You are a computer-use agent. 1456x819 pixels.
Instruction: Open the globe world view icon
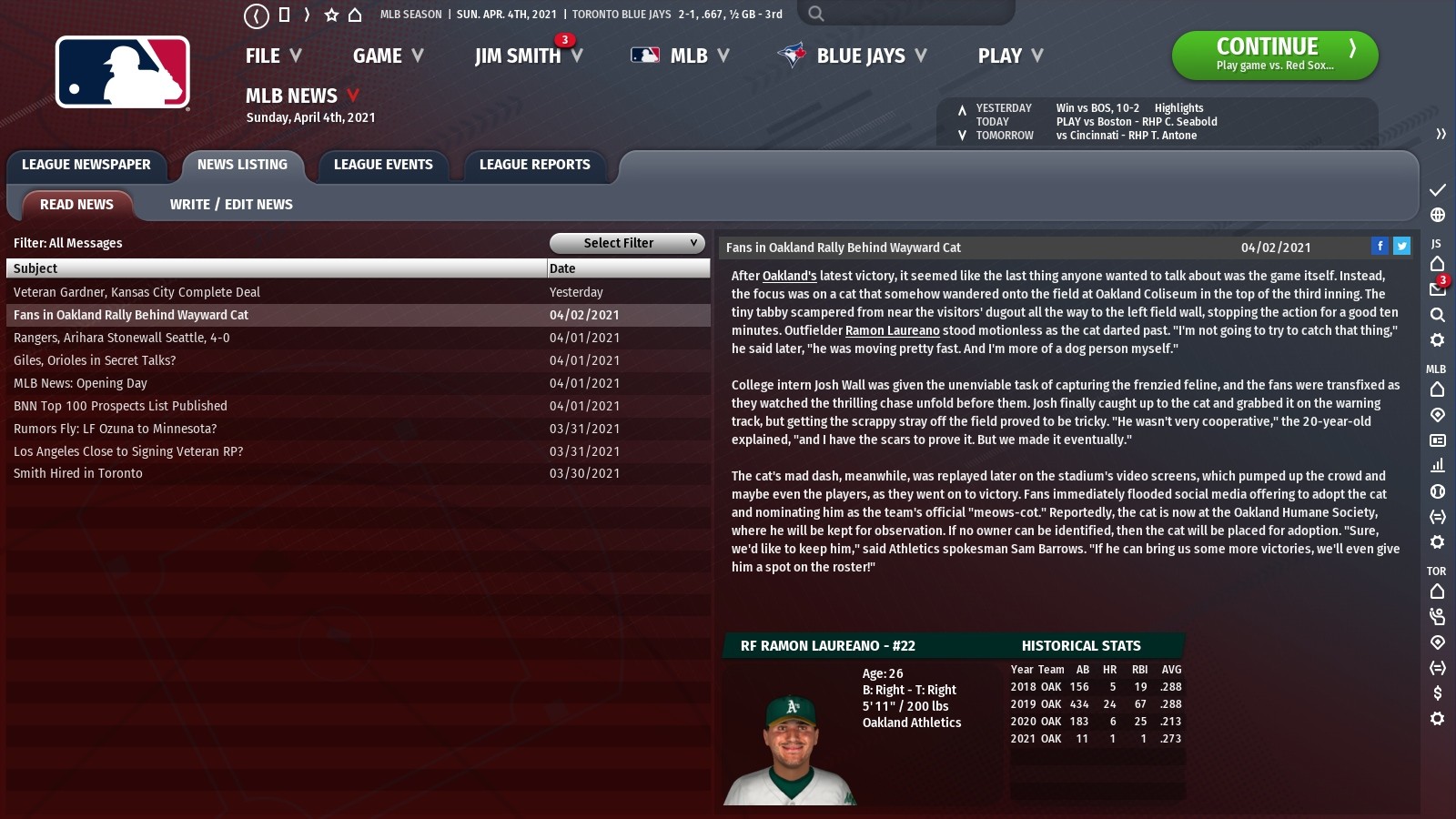point(1436,217)
